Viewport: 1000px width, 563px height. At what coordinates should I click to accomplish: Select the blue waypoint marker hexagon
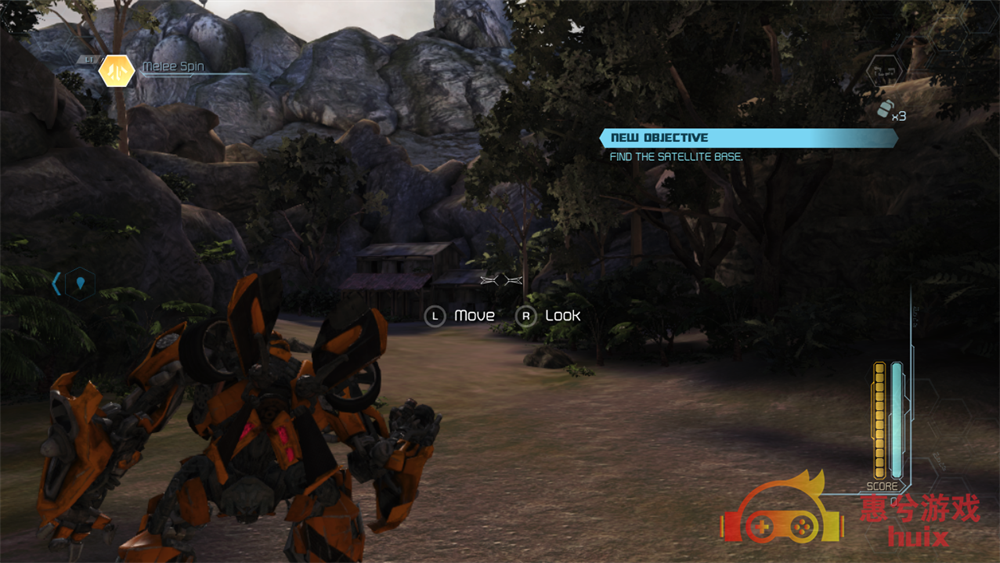tap(81, 284)
